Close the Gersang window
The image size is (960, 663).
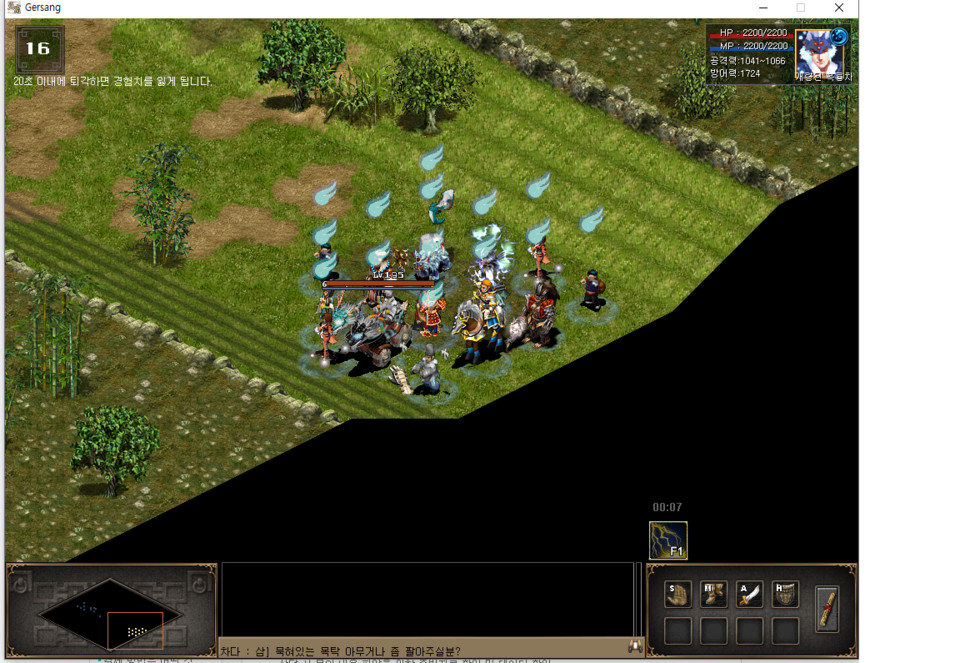tap(839, 8)
